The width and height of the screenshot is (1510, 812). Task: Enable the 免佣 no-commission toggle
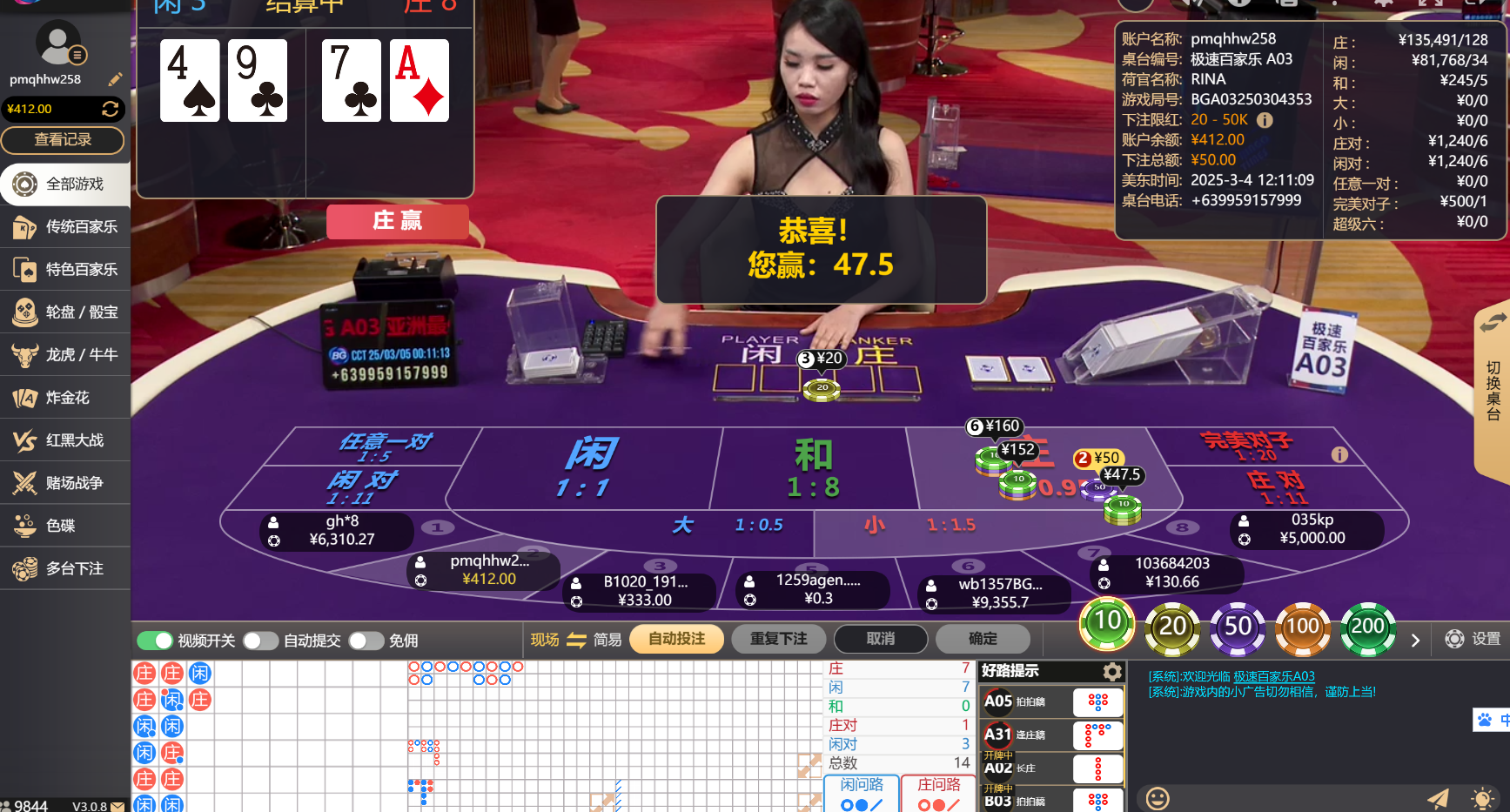click(366, 640)
